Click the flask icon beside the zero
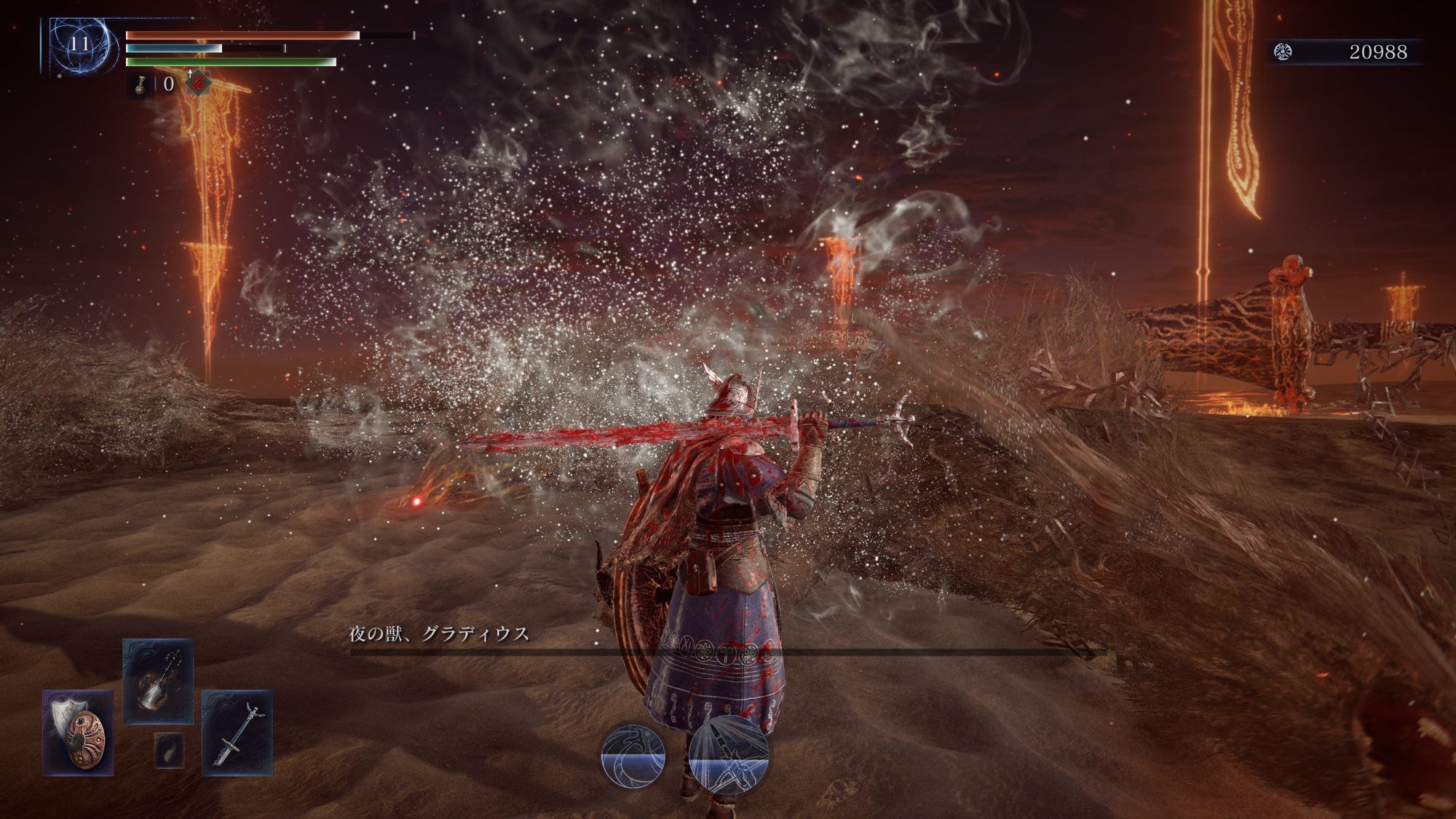Viewport: 1456px width, 819px height. 141,84
